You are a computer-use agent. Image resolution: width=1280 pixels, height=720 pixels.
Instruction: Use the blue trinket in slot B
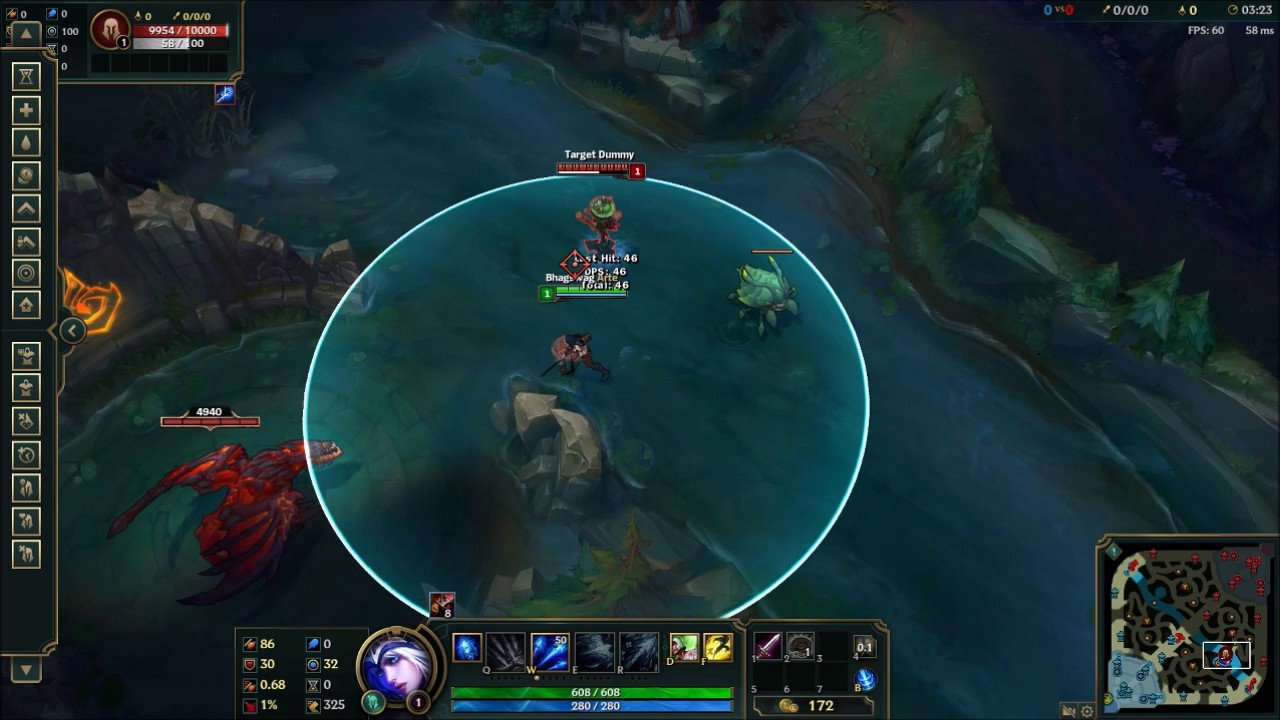point(864,678)
